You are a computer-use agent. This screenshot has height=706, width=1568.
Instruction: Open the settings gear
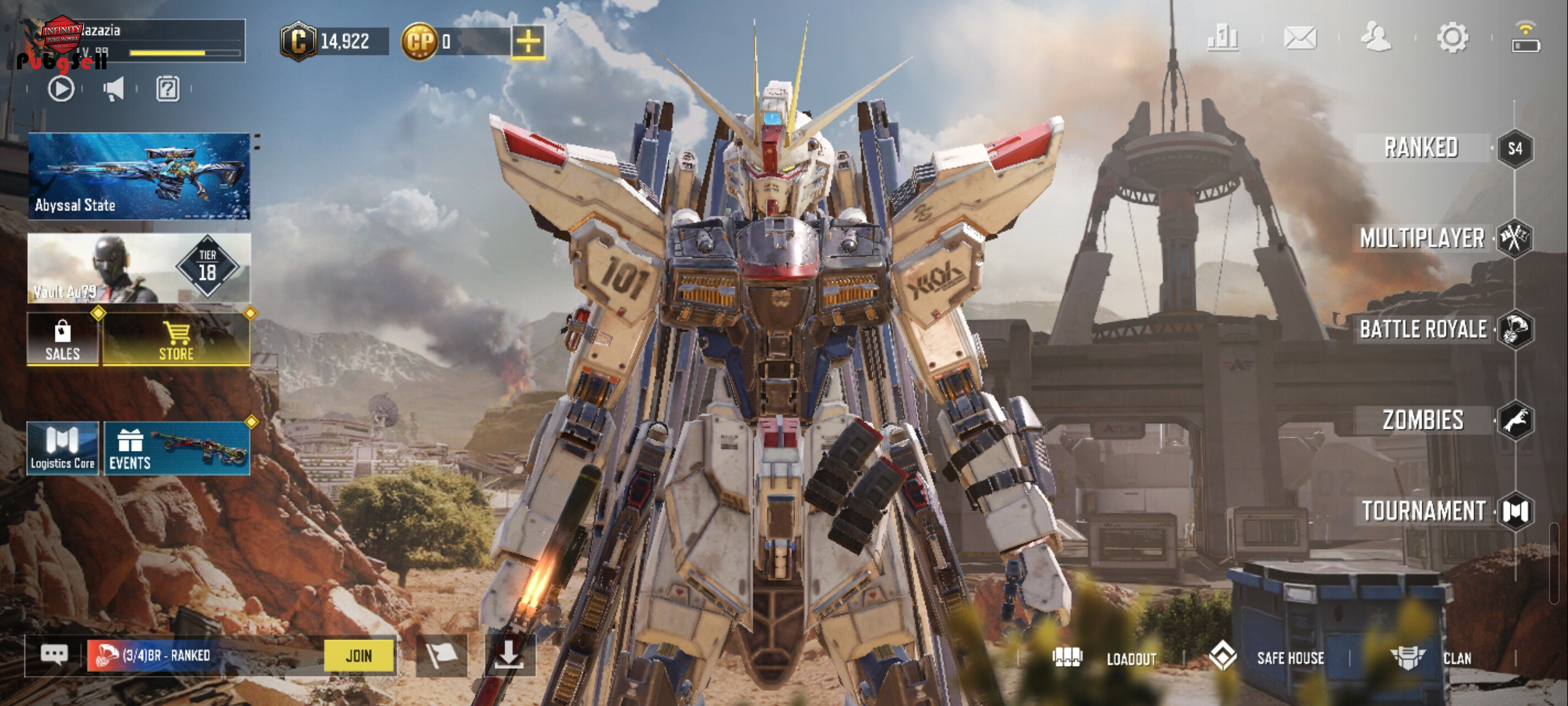[1452, 37]
